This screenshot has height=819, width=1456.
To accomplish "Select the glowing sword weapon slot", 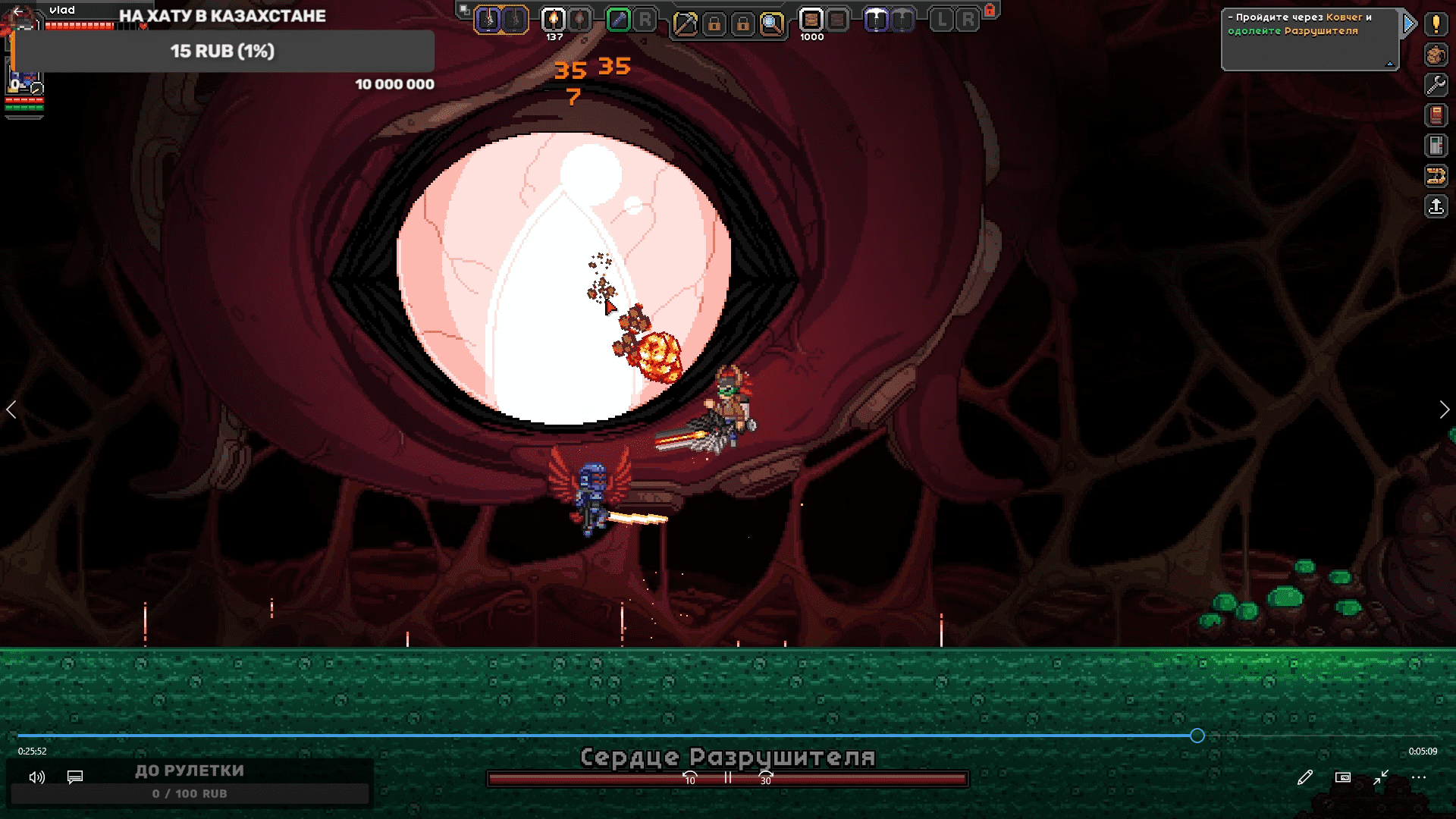I will (489, 20).
